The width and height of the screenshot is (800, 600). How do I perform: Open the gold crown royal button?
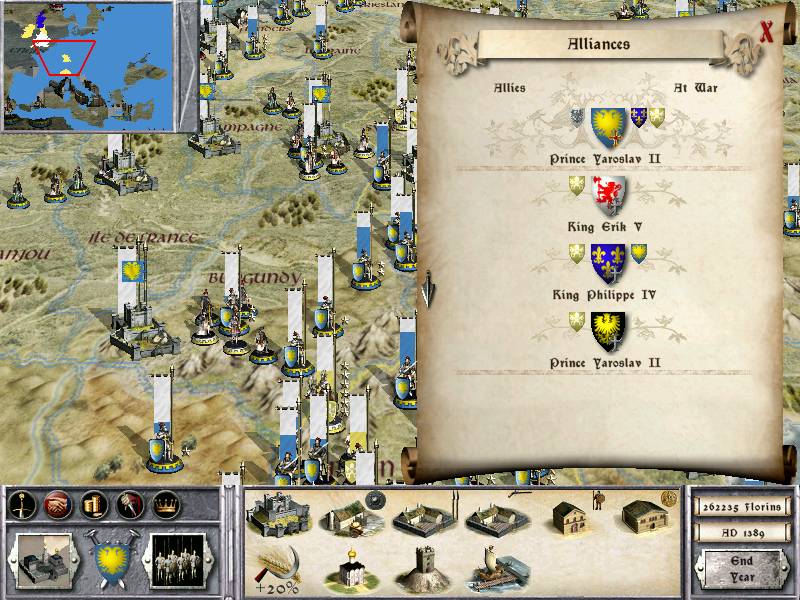(x=162, y=505)
